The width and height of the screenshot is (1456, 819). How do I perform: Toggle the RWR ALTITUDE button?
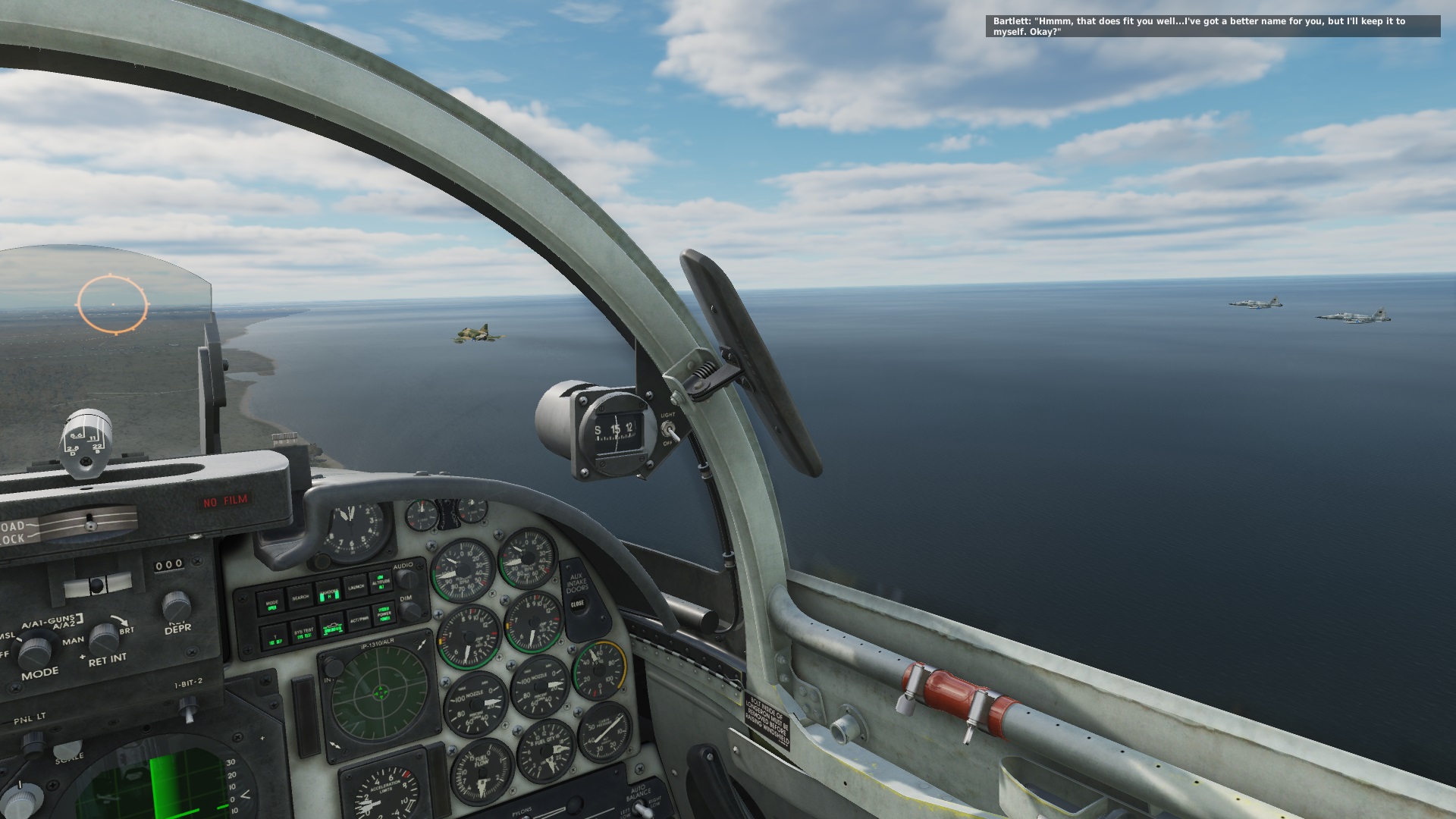pyautogui.click(x=381, y=581)
